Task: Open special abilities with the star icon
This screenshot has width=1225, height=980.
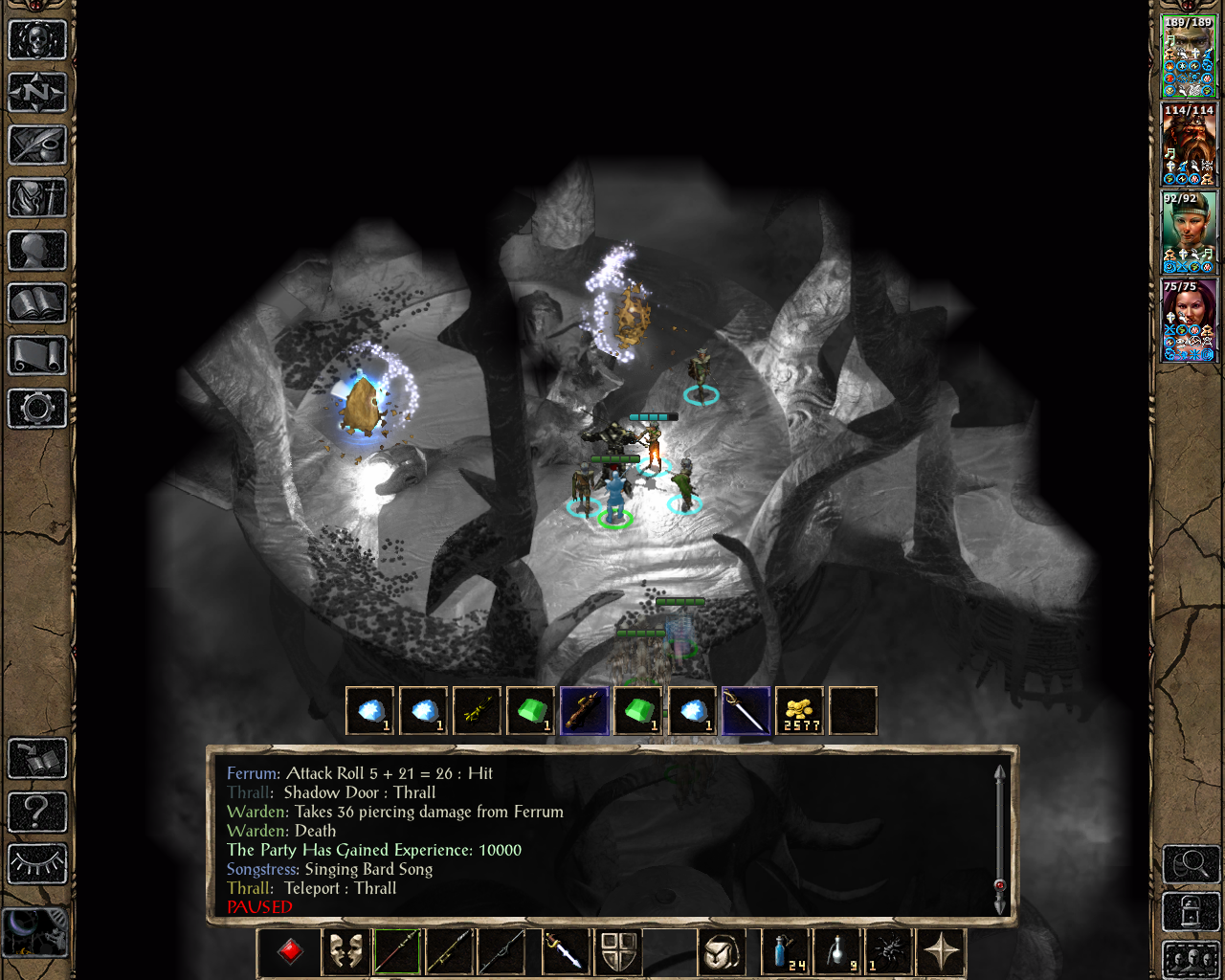Action: coord(941,952)
